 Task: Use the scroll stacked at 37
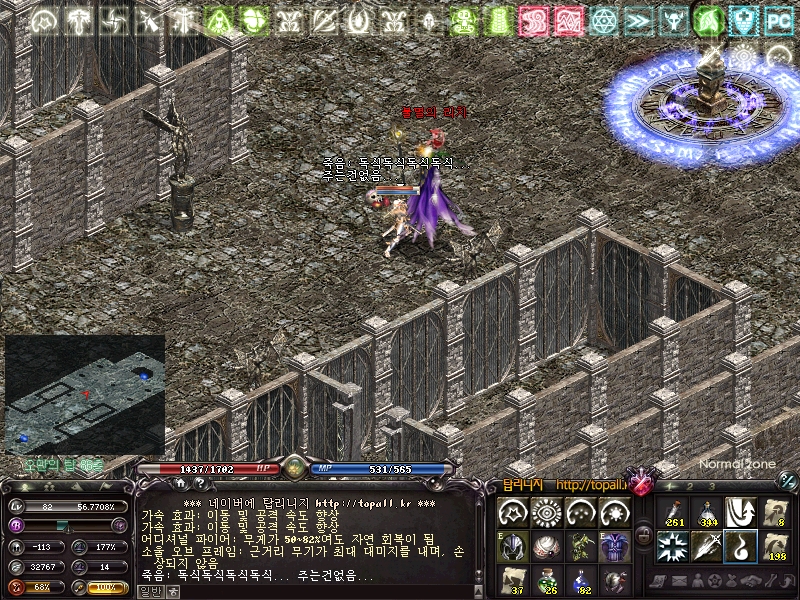coord(513,579)
